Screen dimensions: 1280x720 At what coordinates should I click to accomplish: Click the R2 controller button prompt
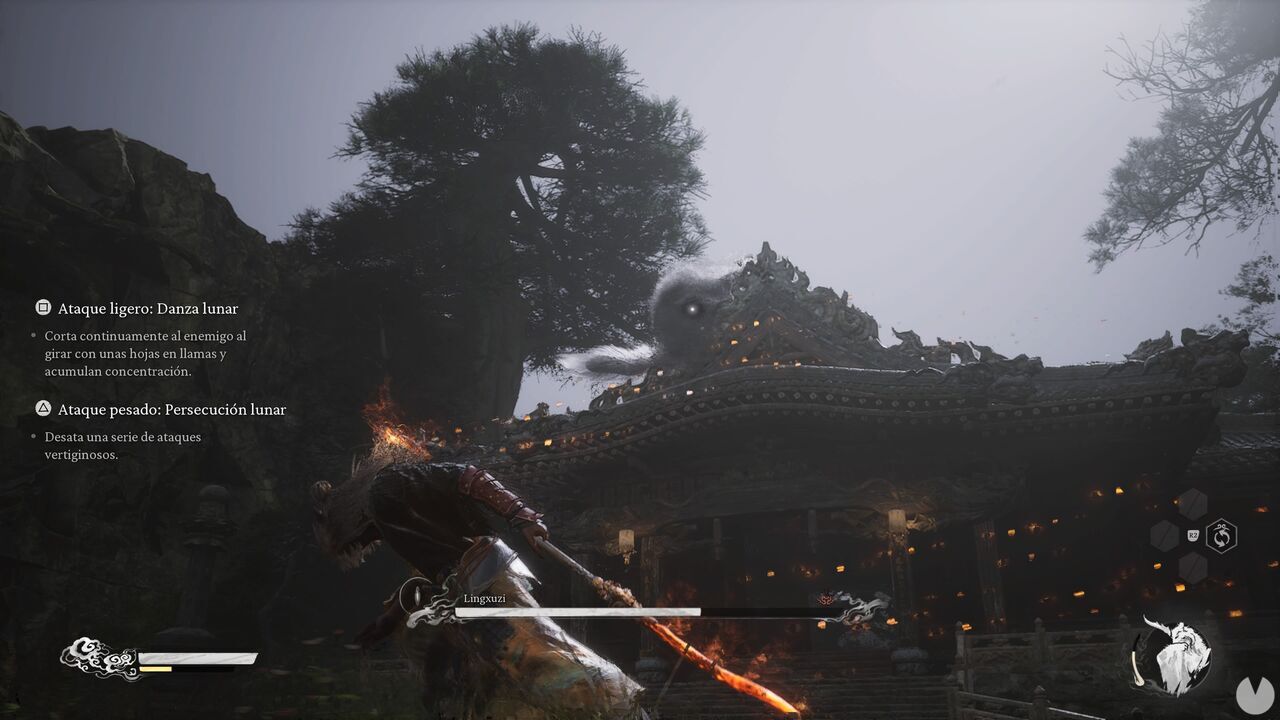1193,536
